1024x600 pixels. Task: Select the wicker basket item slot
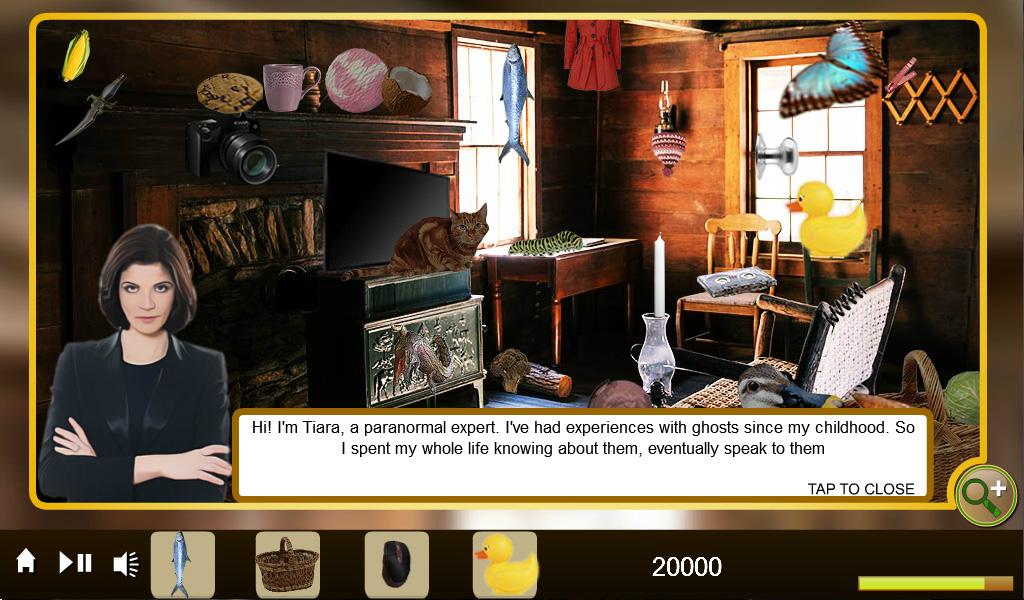[x=288, y=564]
